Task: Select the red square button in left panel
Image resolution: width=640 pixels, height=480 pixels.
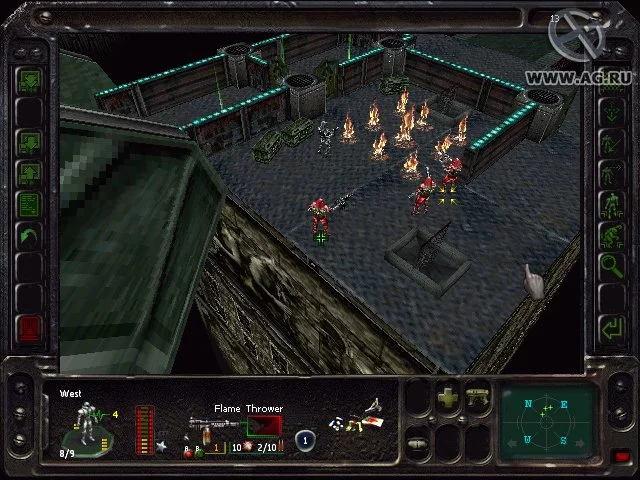Action: coord(29,329)
